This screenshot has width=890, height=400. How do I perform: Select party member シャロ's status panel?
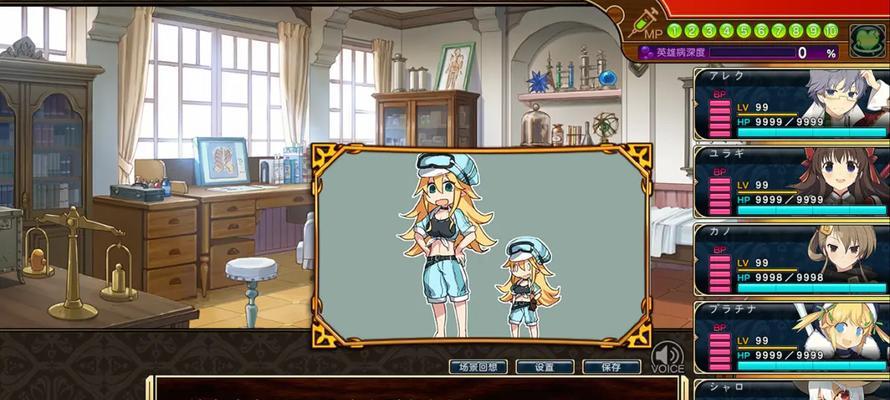[791, 389]
